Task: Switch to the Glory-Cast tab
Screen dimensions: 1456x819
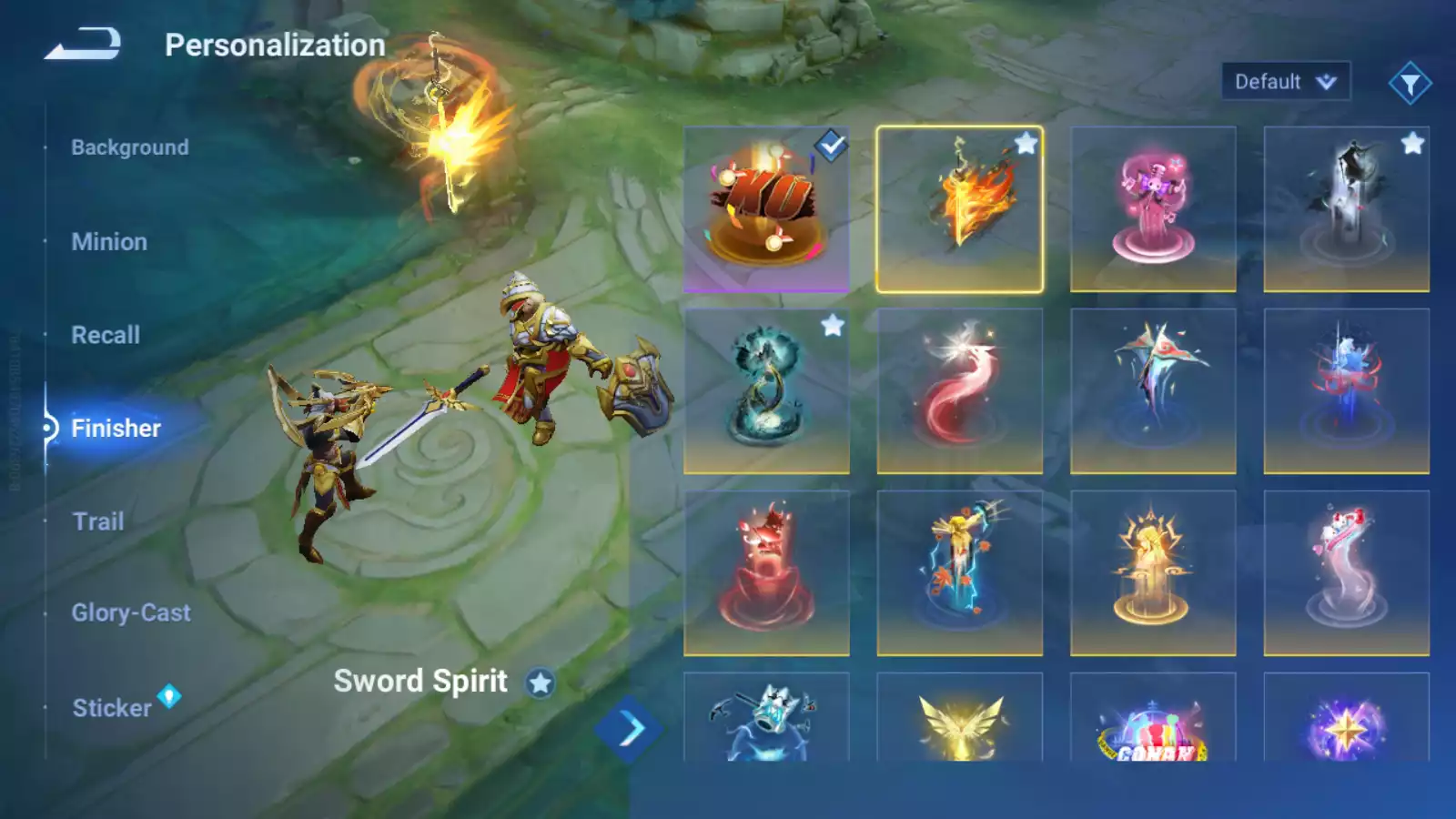Action: pyautogui.click(x=131, y=612)
